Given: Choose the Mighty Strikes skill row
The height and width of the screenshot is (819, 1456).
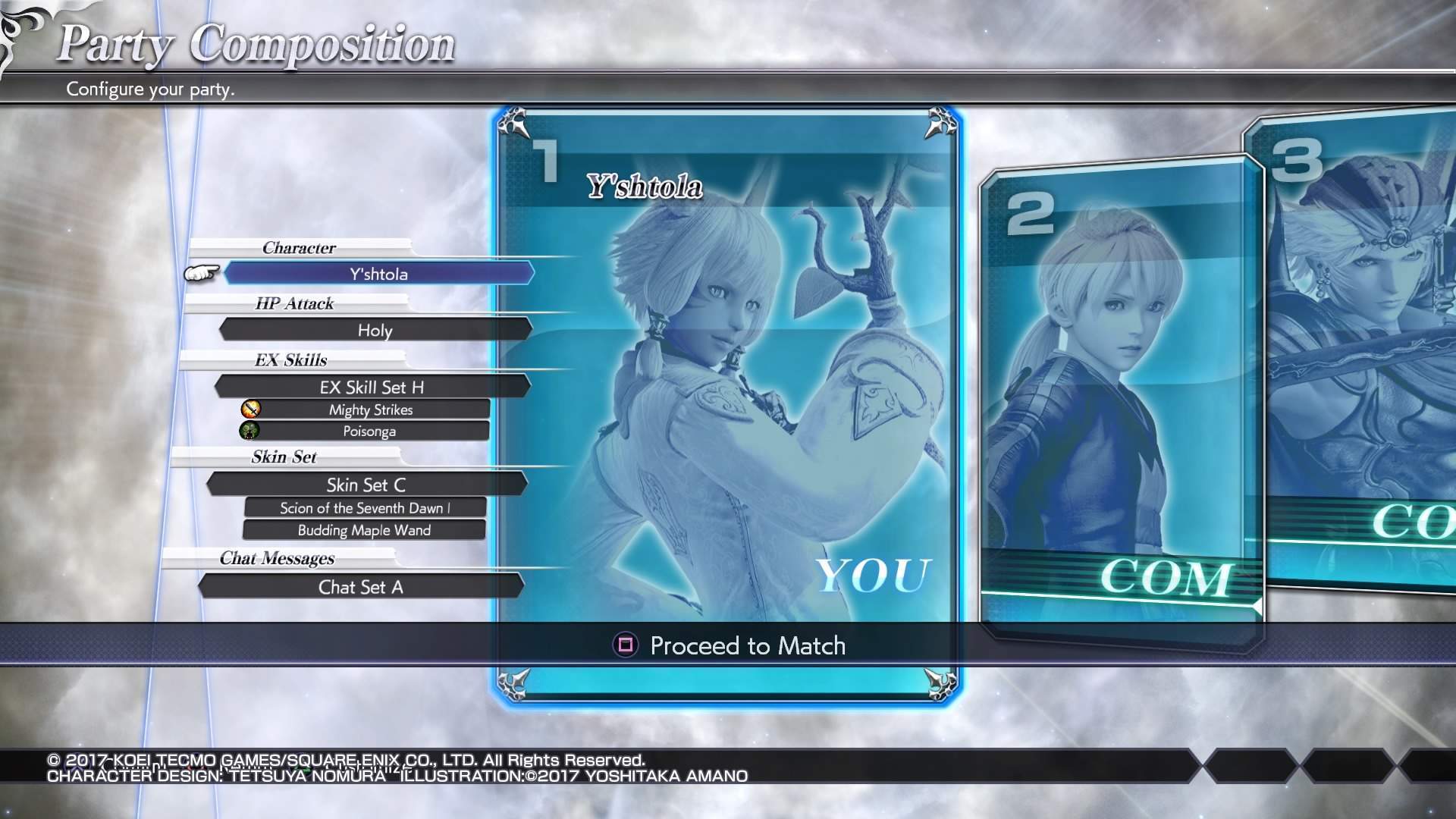Looking at the screenshot, I should [x=371, y=409].
